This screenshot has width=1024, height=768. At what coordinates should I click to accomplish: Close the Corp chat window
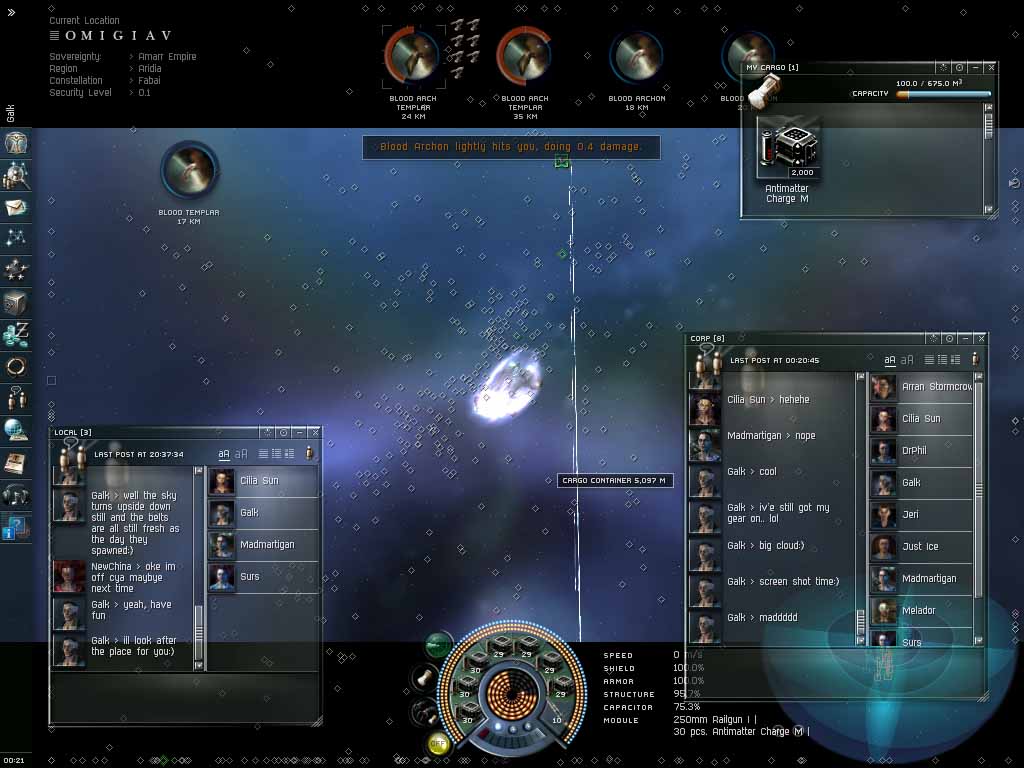point(980,339)
